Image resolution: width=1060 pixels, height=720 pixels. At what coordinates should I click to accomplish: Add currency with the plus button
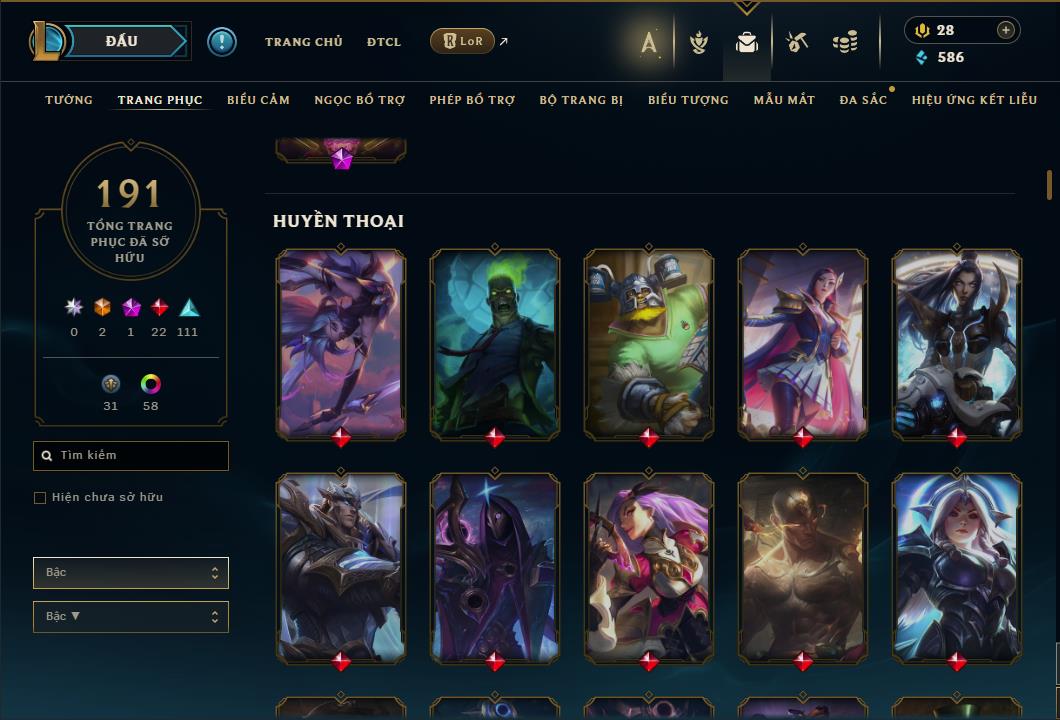click(x=1006, y=30)
